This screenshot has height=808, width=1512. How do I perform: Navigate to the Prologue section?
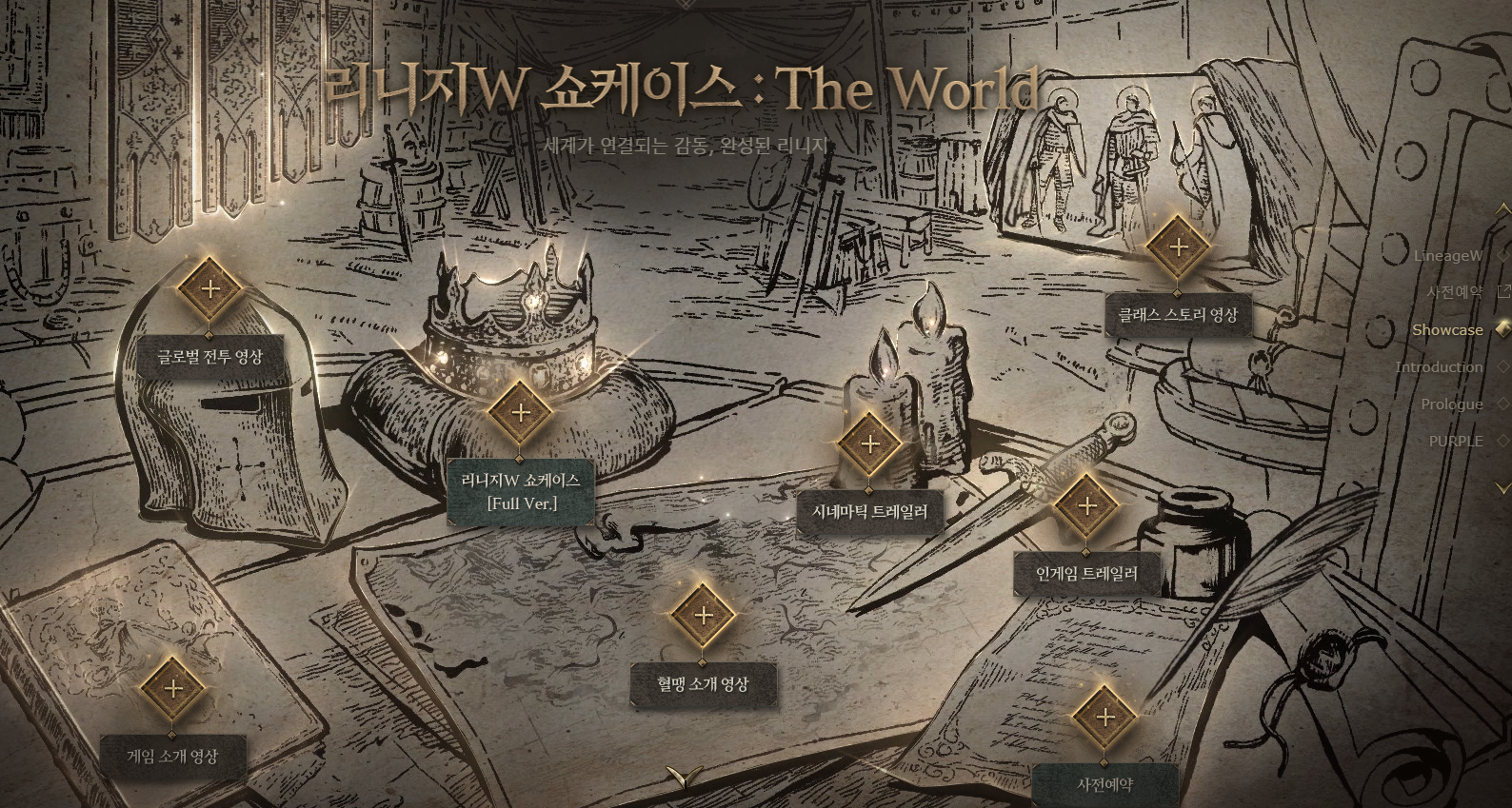click(1452, 404)
